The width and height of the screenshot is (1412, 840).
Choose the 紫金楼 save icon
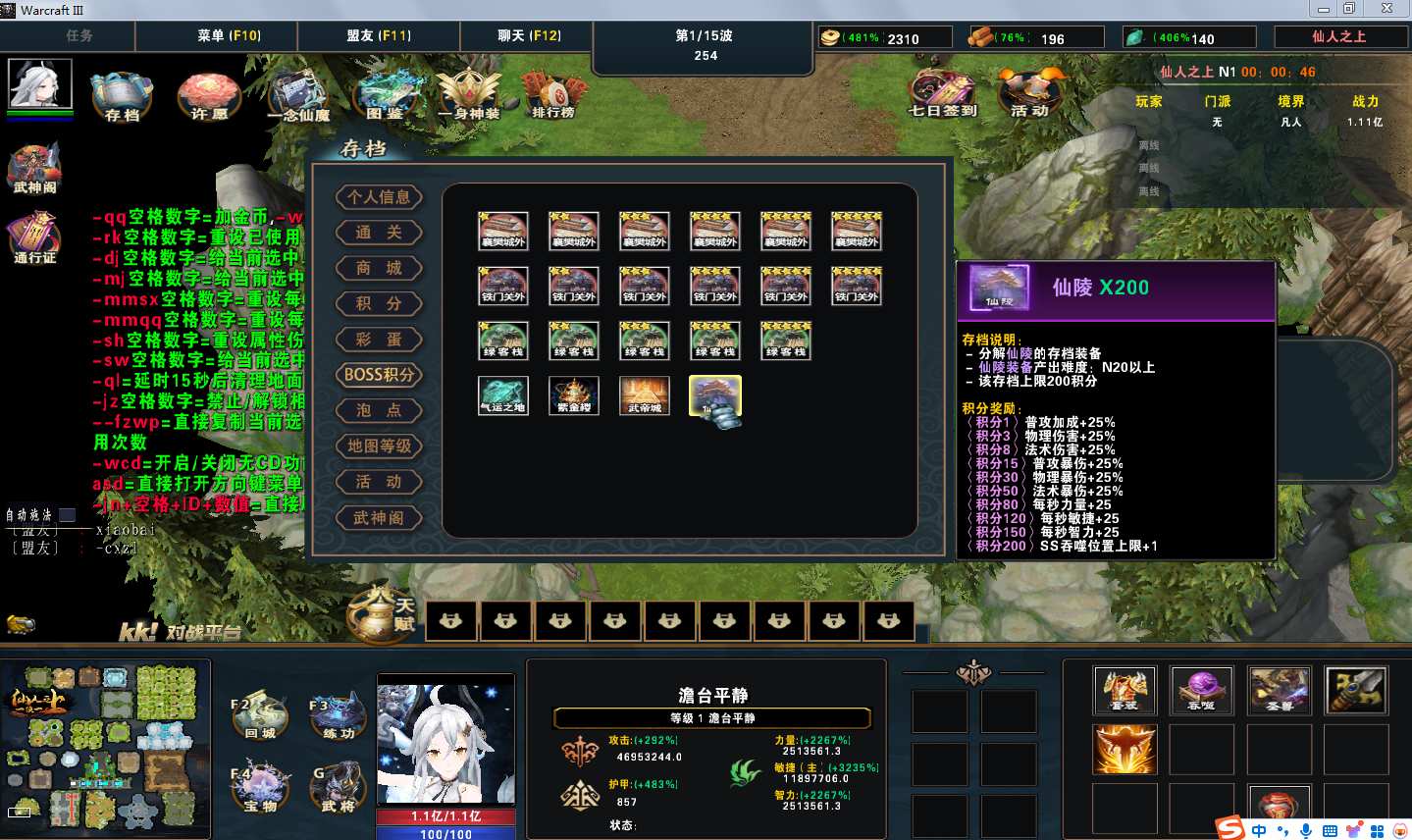(x=573, y=395)
